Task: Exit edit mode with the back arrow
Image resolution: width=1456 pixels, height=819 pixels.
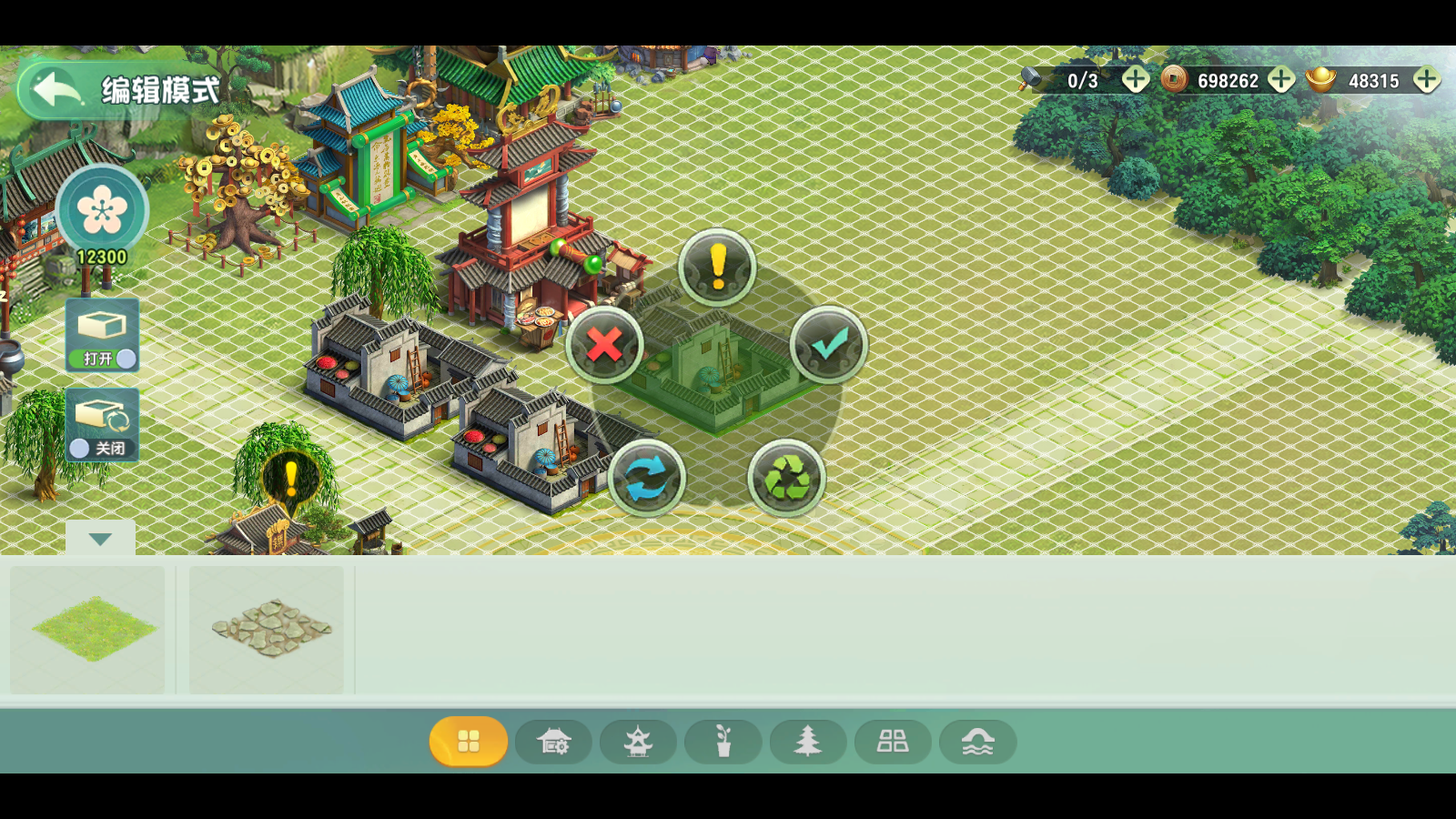Action: 56,89
